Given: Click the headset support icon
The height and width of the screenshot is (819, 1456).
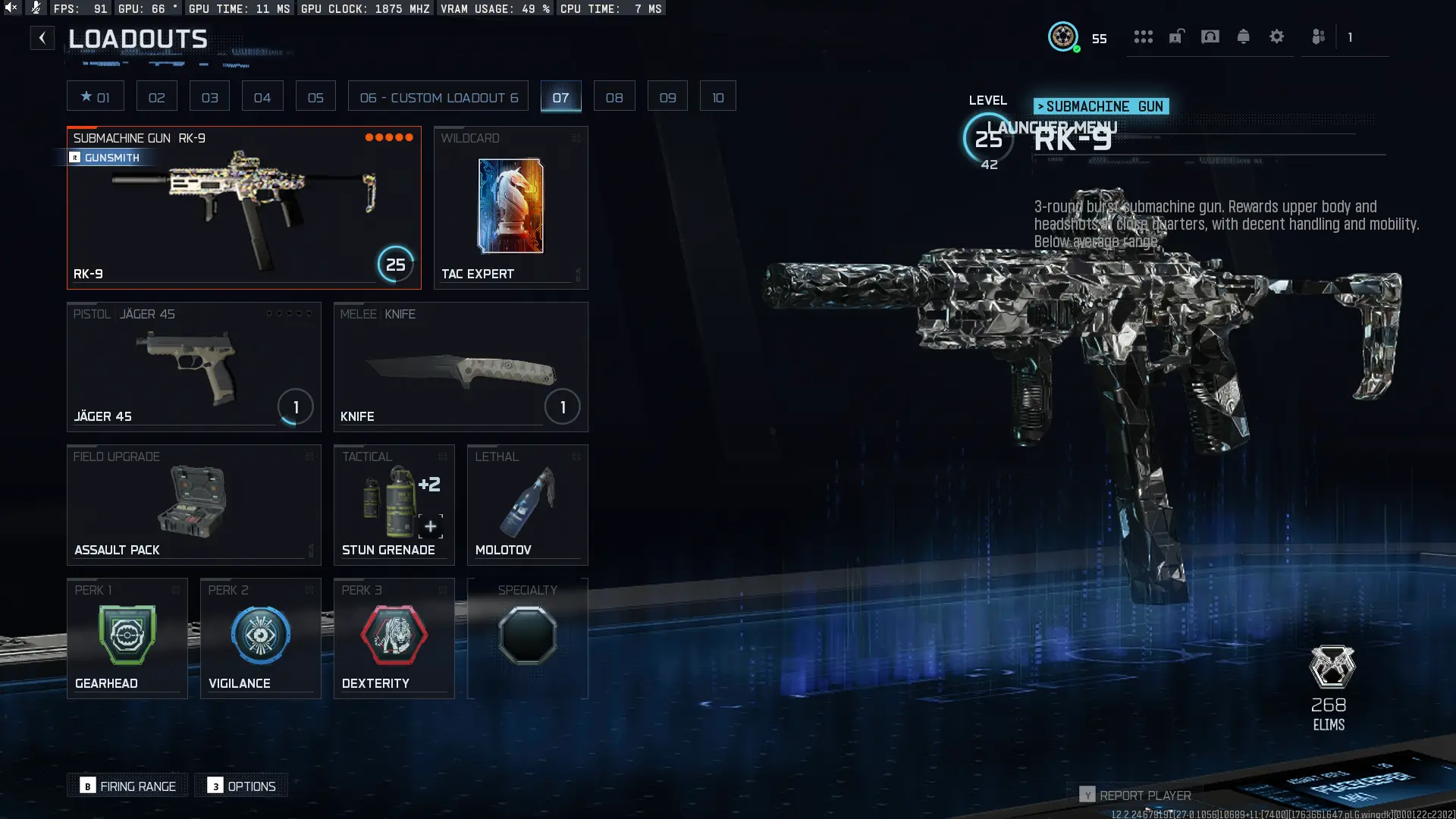Looking at the screenshot, I should point(1210,36).
